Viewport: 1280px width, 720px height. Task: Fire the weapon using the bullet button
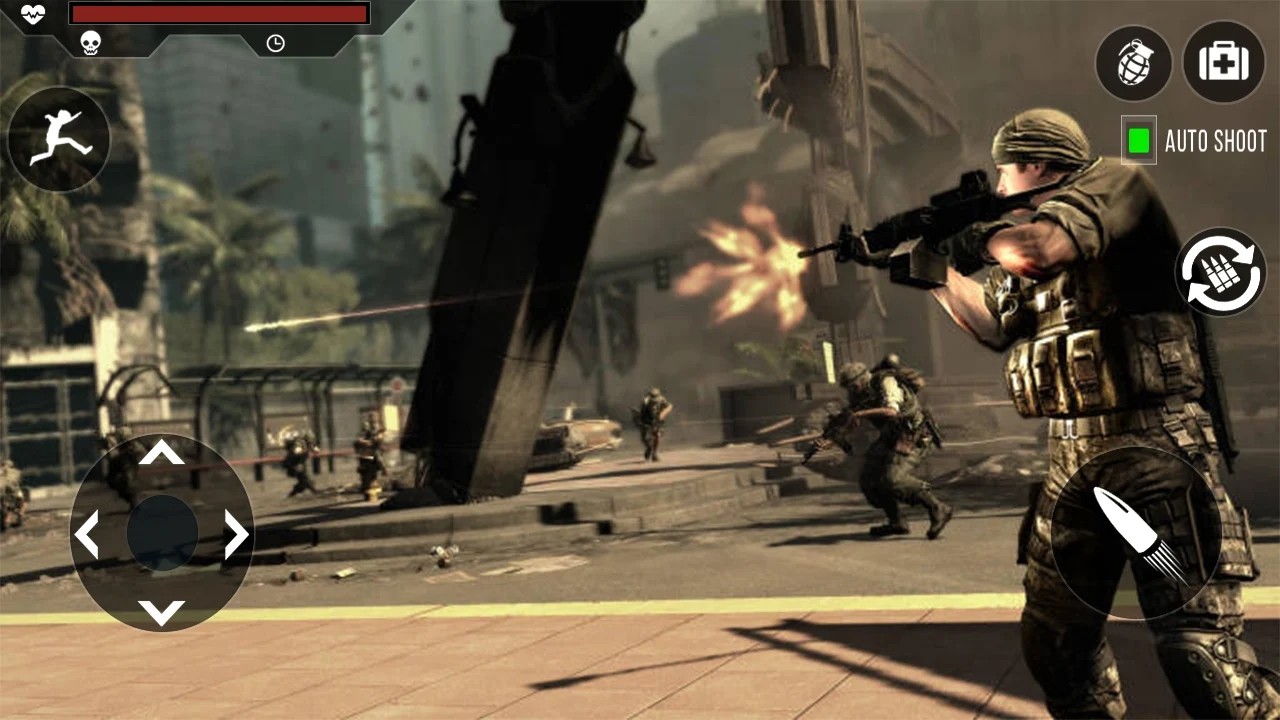coord(1136,533)
